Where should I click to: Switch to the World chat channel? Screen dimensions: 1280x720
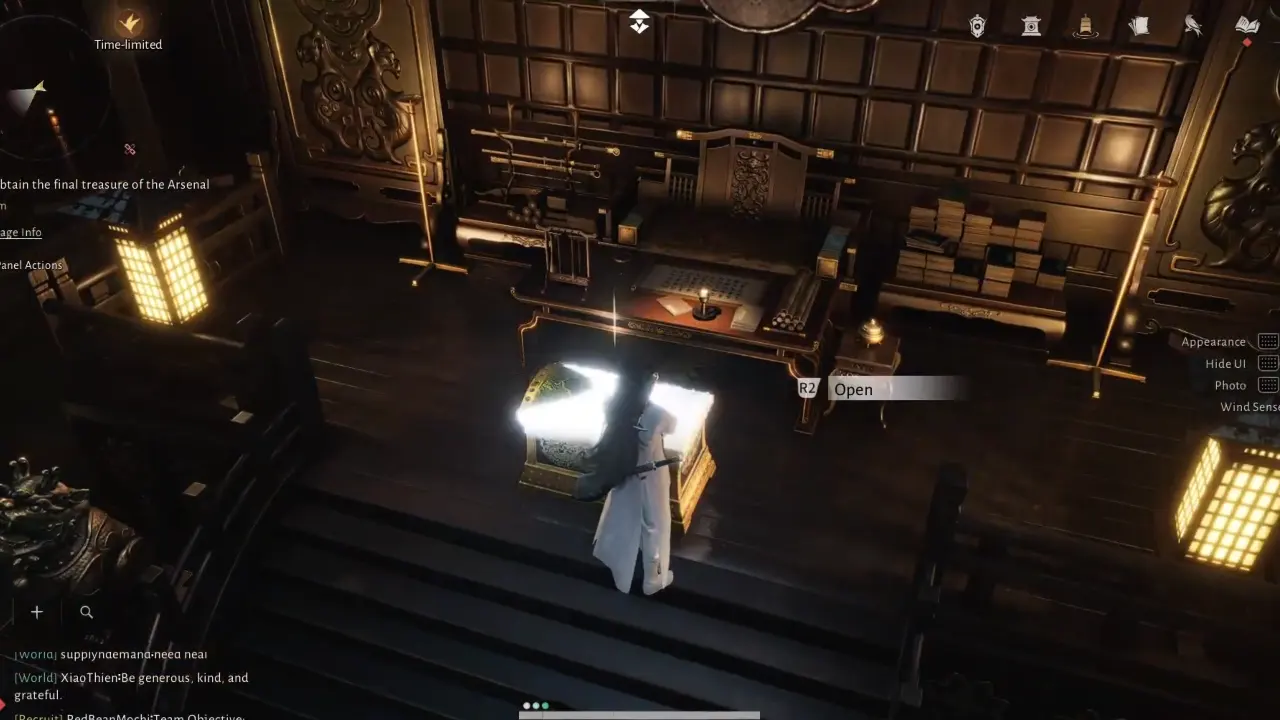pos(34,677)
